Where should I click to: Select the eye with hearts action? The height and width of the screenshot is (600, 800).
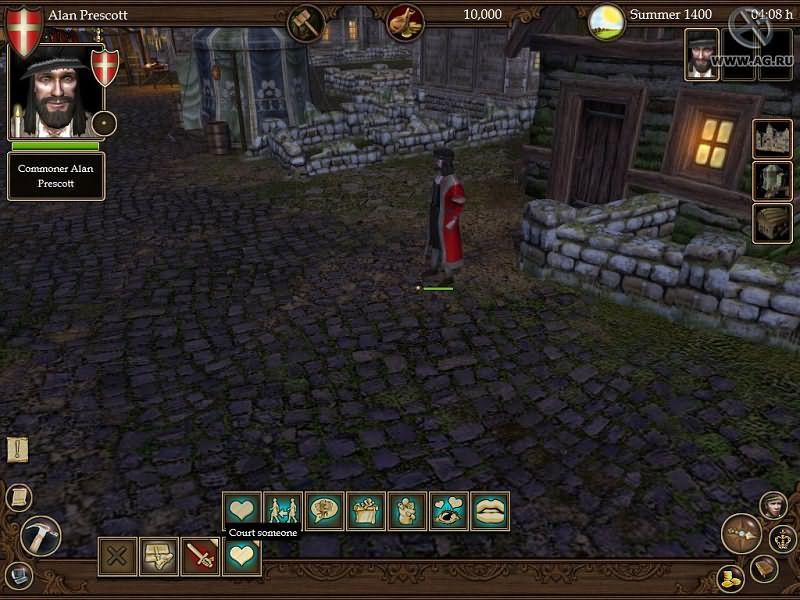(449, 510)
